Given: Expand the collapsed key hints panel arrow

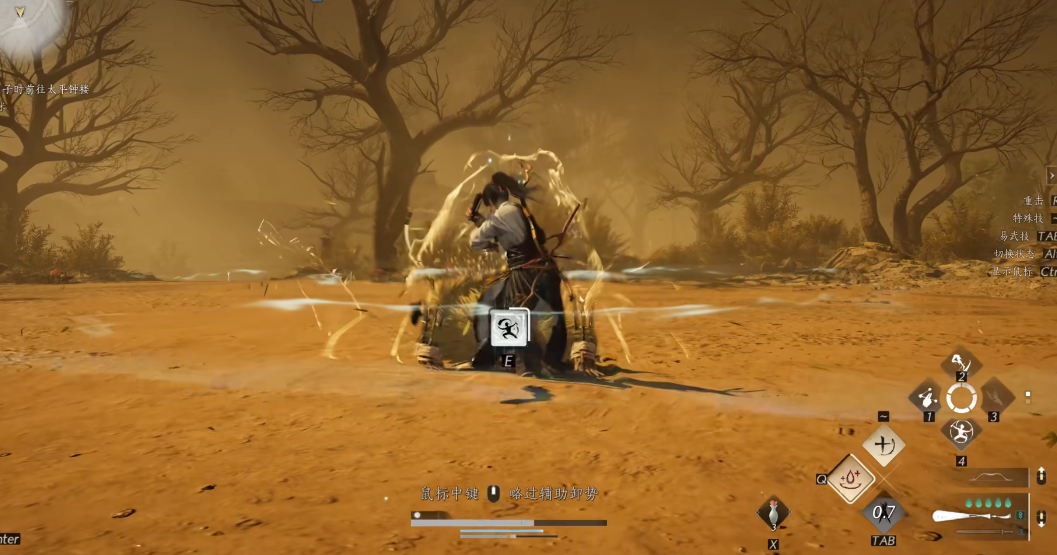Looking at the screenshot, I should click(1051, 175).
